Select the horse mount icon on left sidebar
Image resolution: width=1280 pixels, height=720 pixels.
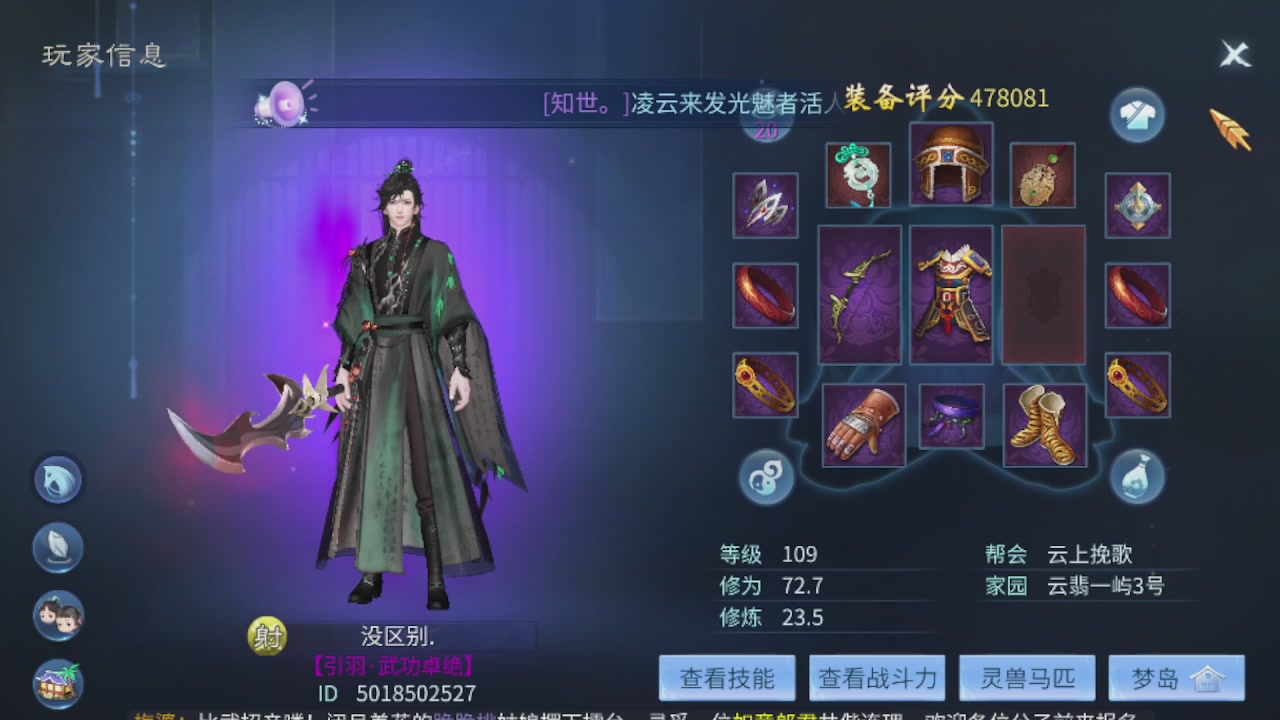[x=57, y=479]
